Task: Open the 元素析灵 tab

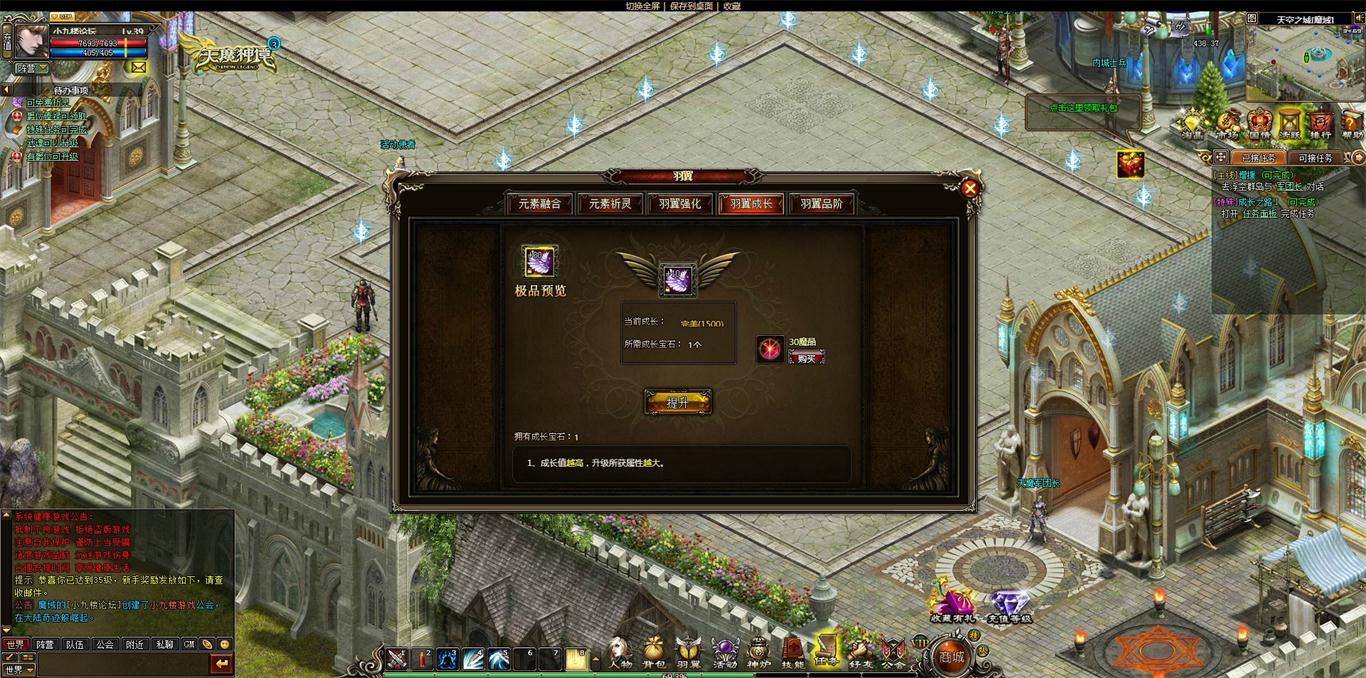Action: pyautogui.click(x=609, y=204)
